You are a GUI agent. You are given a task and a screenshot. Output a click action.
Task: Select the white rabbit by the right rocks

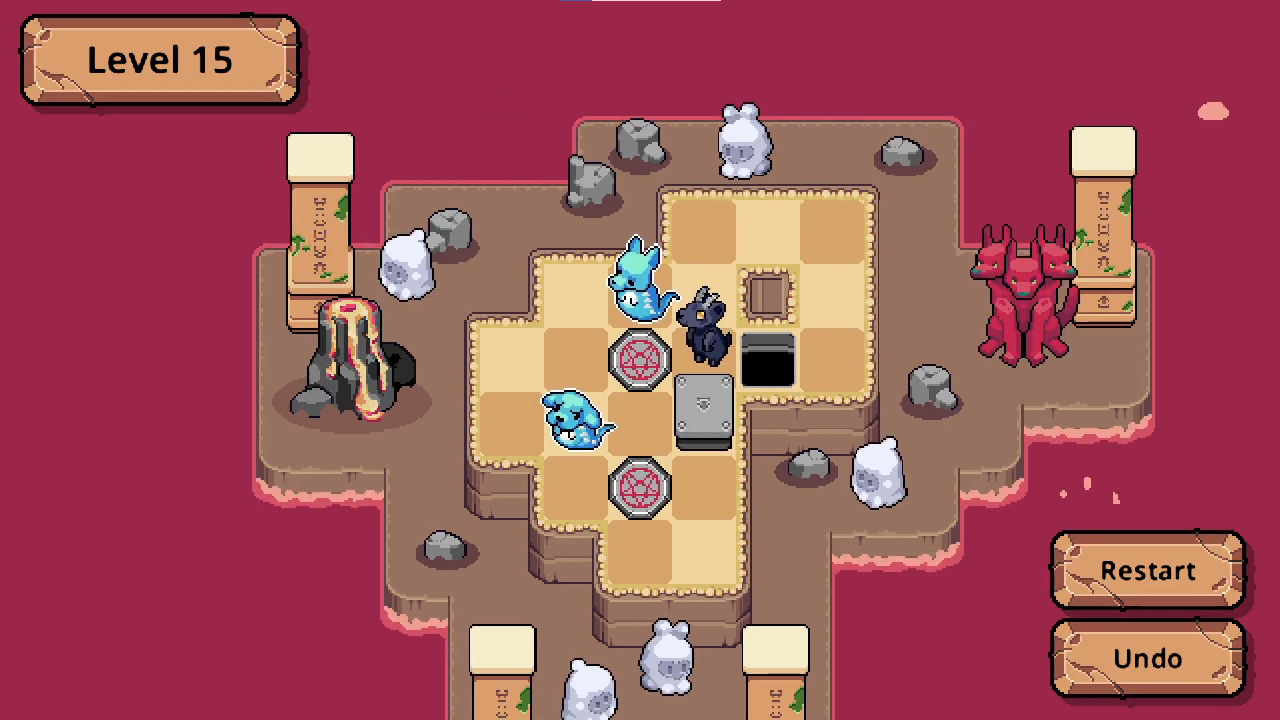click(x=878, y=475)
